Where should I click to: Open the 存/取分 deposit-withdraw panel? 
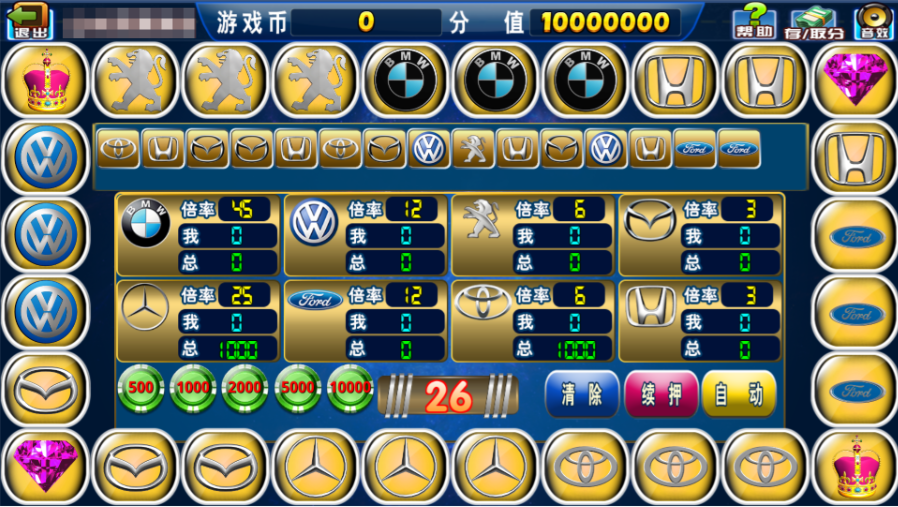click(x=817, y=22)
